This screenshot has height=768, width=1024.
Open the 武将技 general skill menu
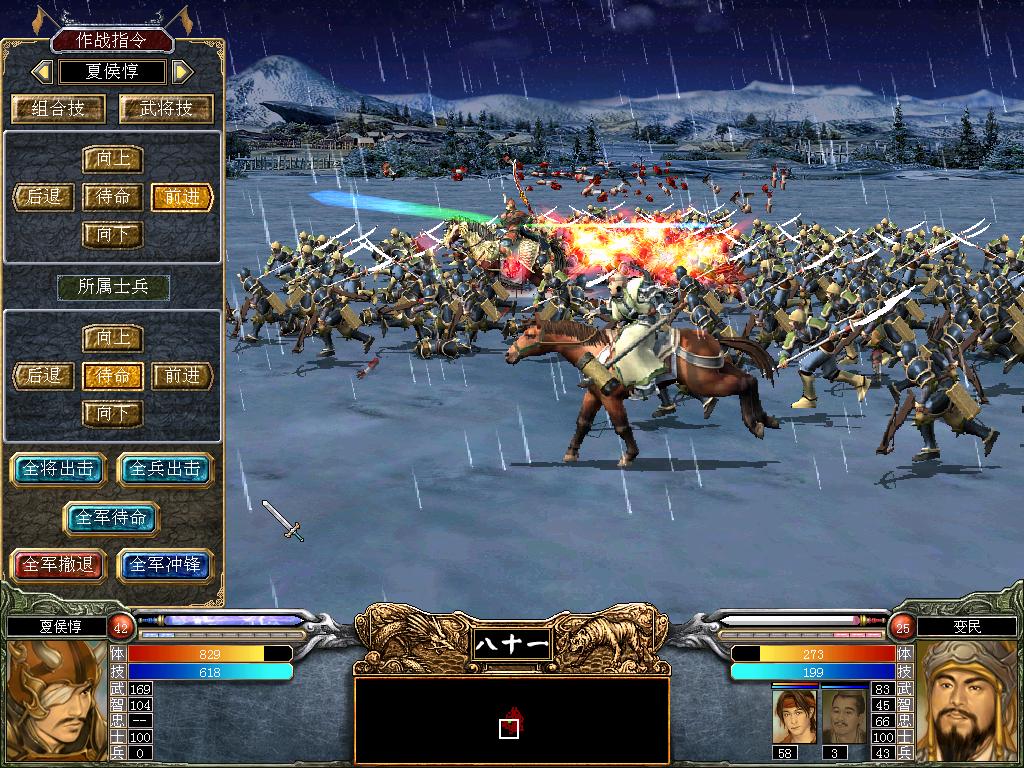(166, 109)
